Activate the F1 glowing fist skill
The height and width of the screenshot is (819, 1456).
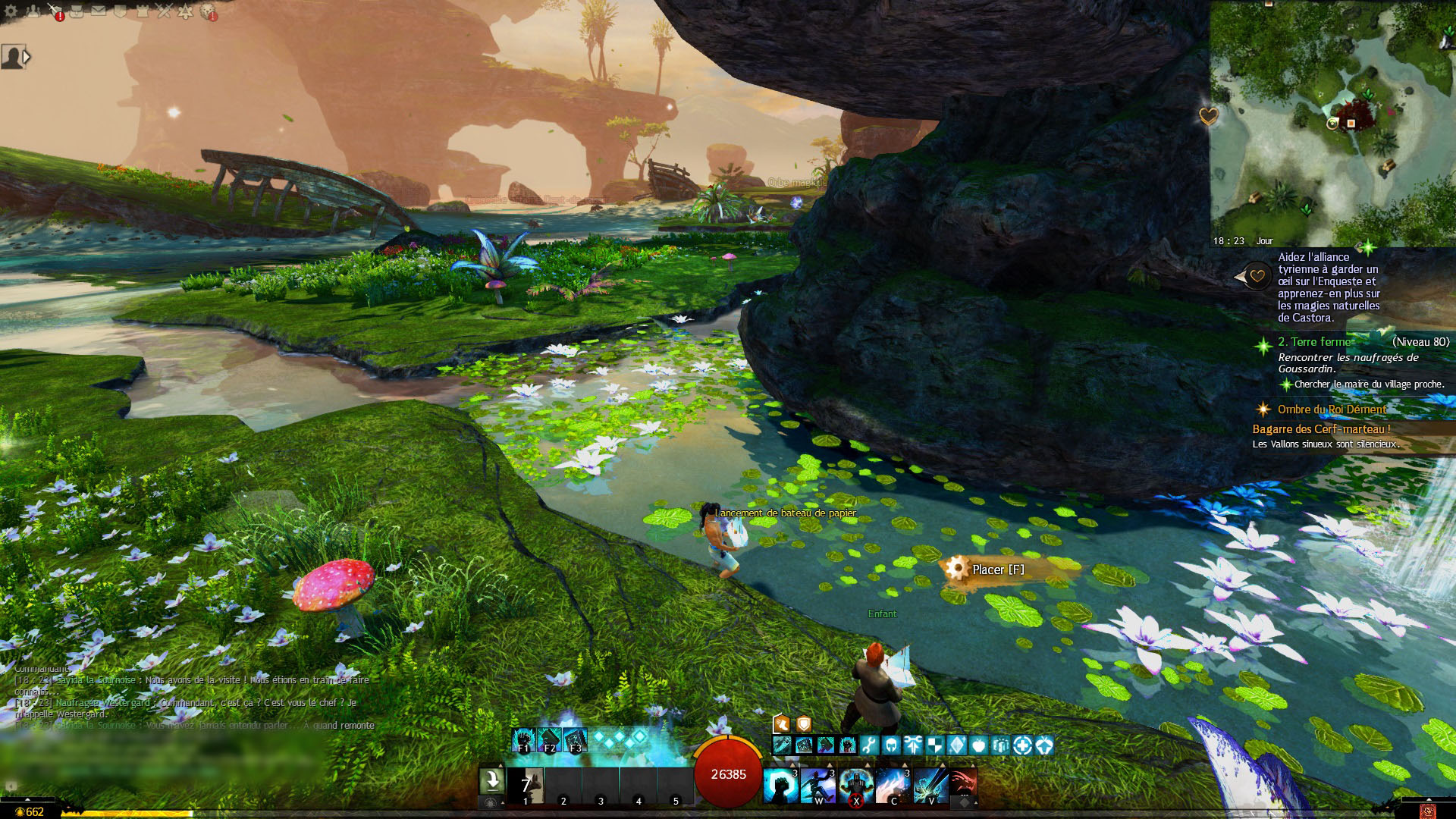[523, 739]
